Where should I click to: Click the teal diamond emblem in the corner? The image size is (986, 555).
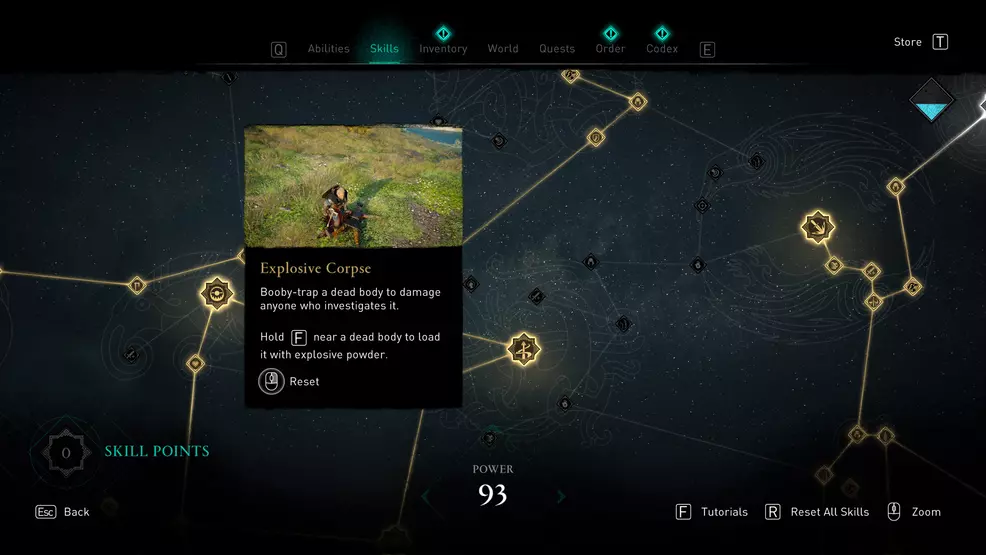click(x=932, y=100)
